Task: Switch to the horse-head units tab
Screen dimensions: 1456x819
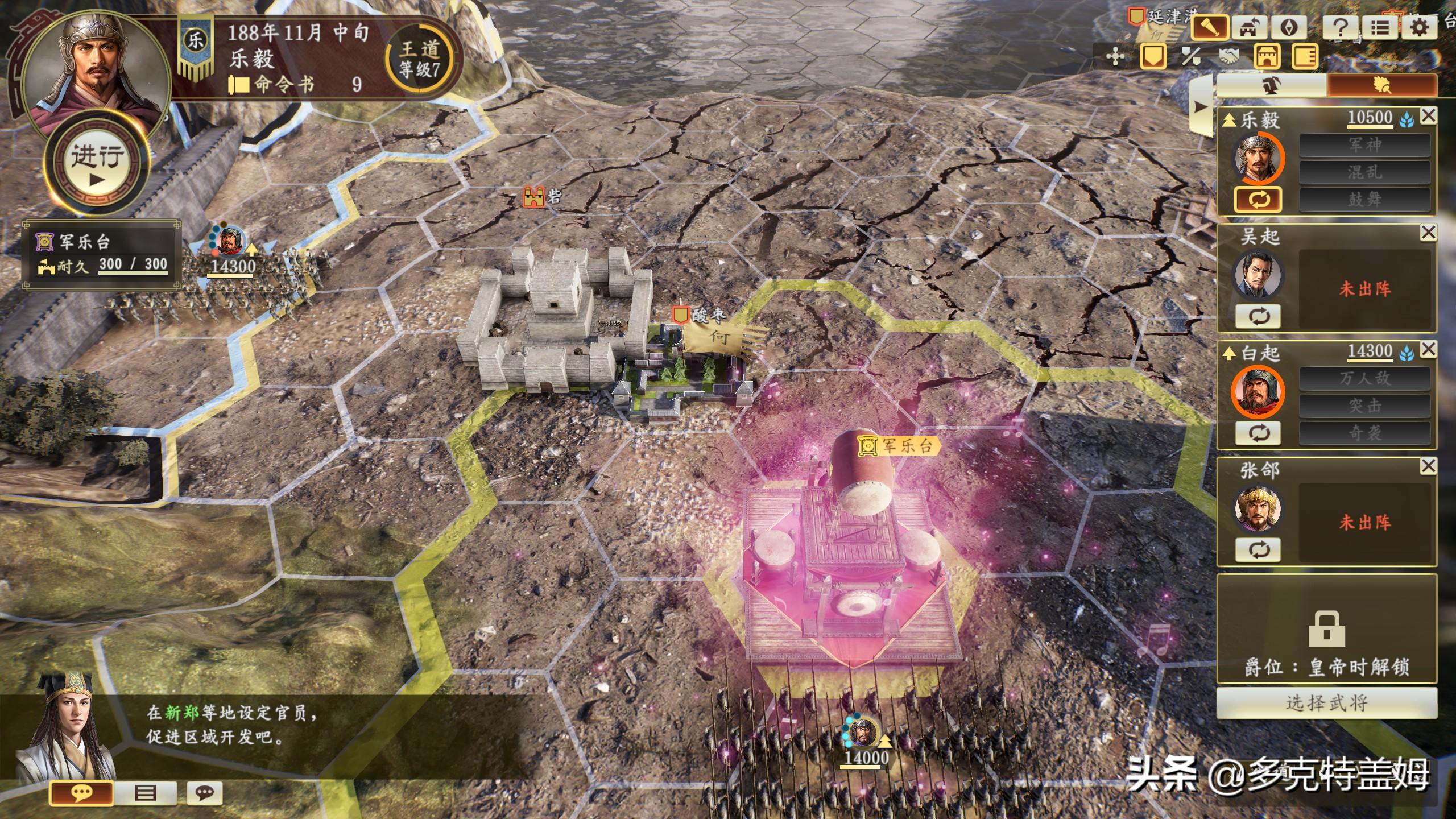Action: [x=1272, y=86]
